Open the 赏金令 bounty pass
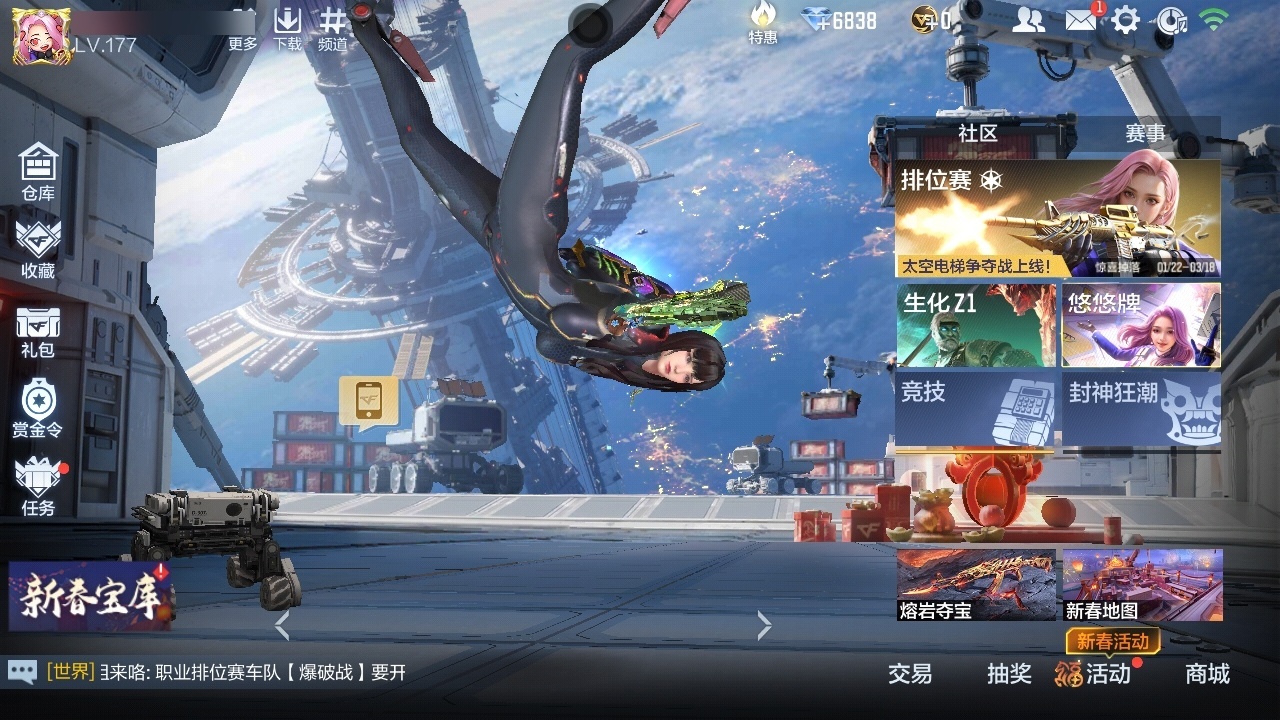Image resolution: width=1280 pixels, height=720 pixels. point(38,408)
